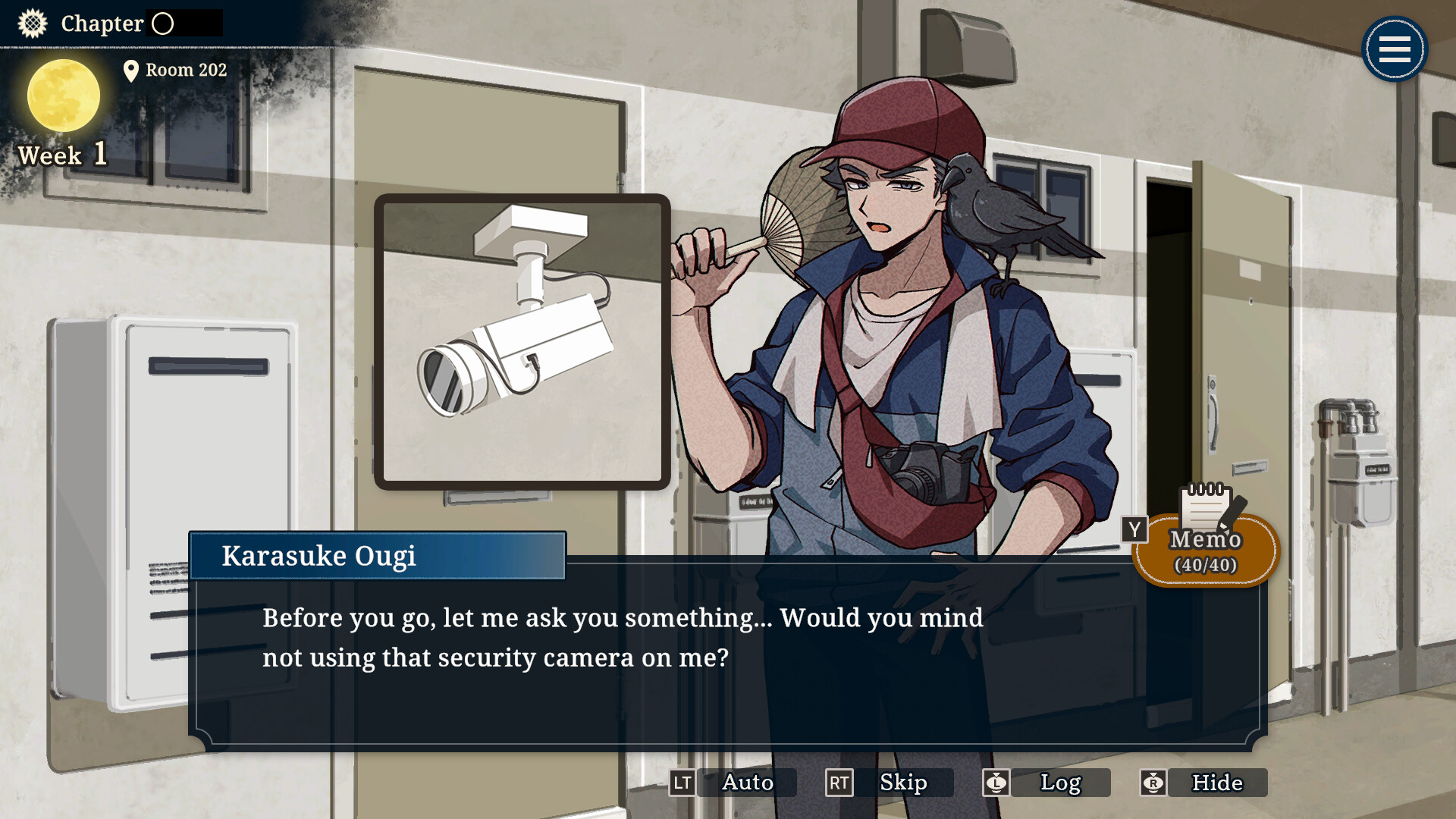Skip the current dialogue

coord(902,783)
